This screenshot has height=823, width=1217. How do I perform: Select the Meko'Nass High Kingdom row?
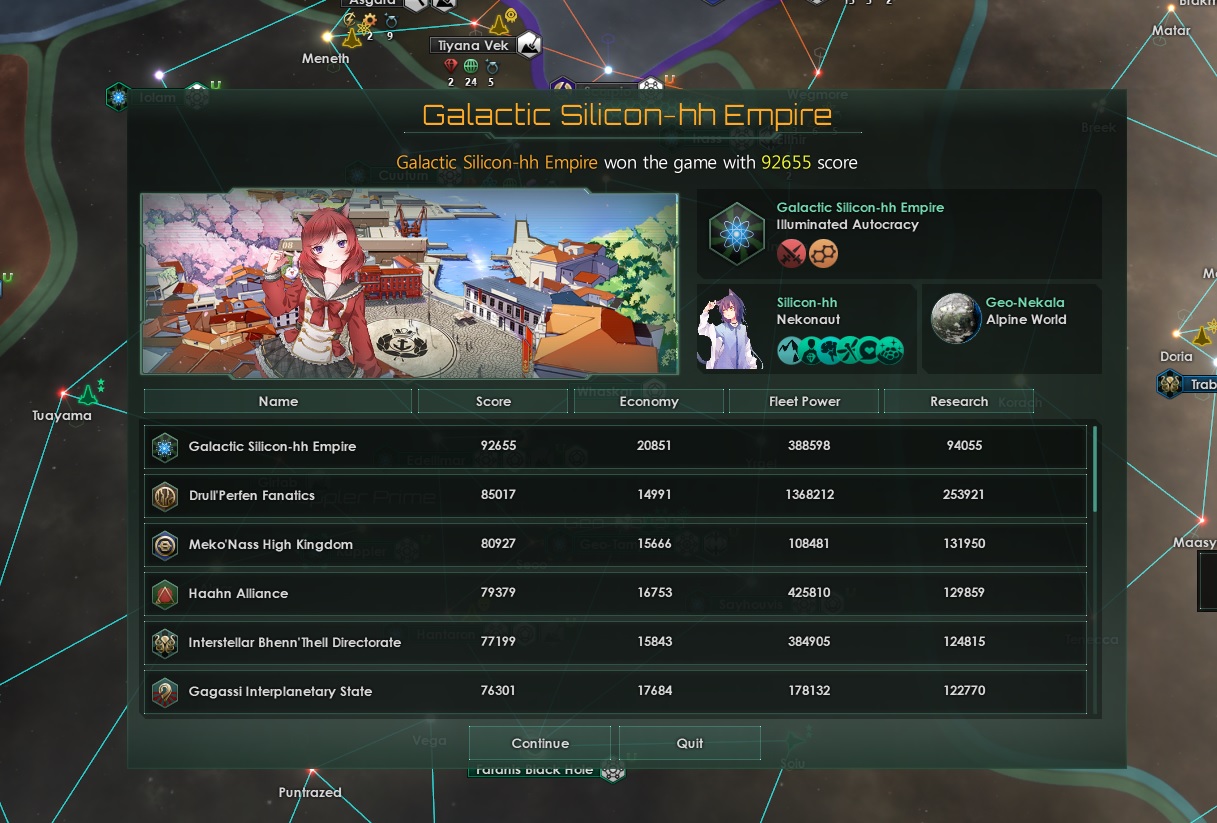(615, 544)
